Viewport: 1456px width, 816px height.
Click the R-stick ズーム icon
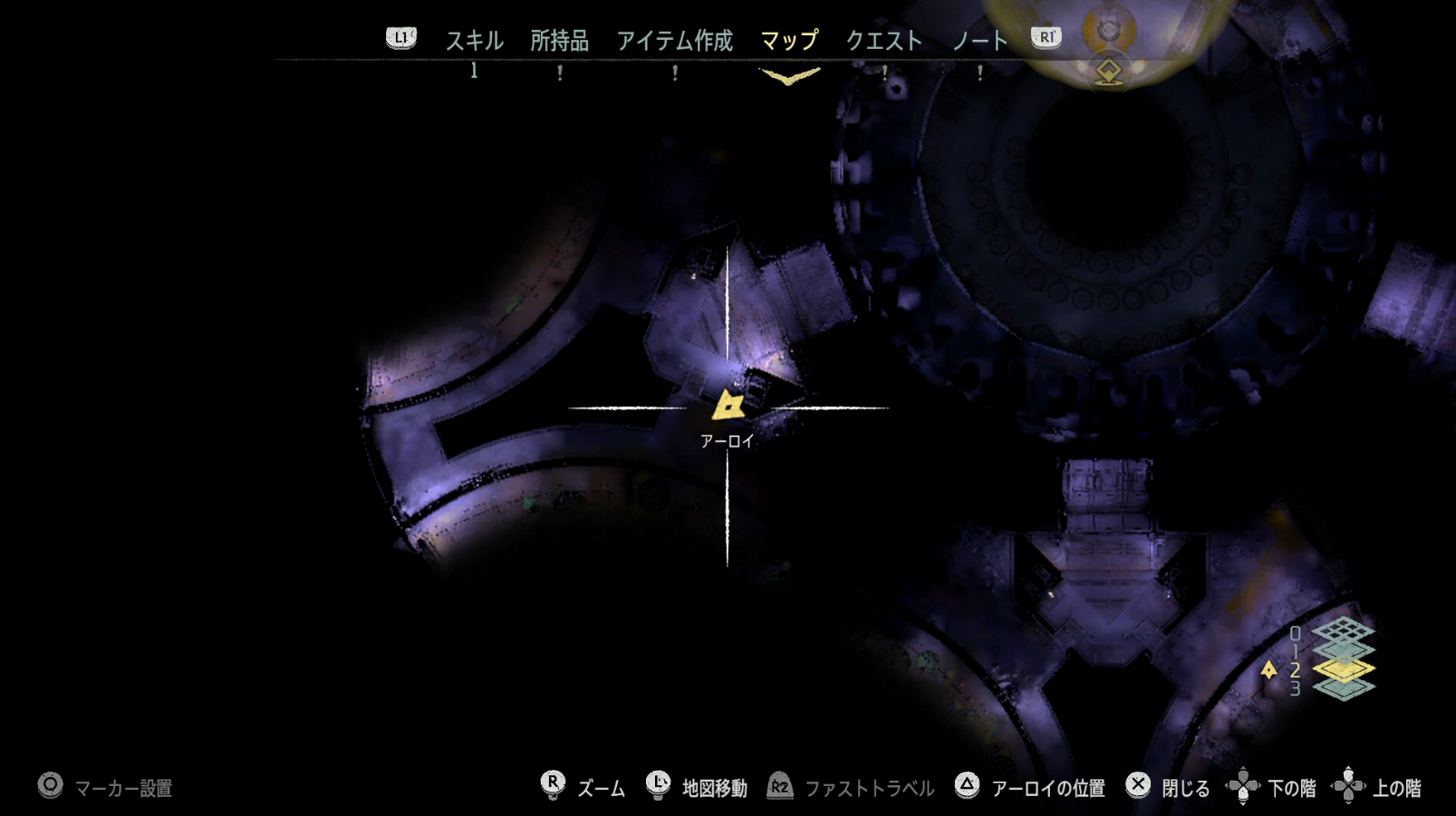click(552, 787)
